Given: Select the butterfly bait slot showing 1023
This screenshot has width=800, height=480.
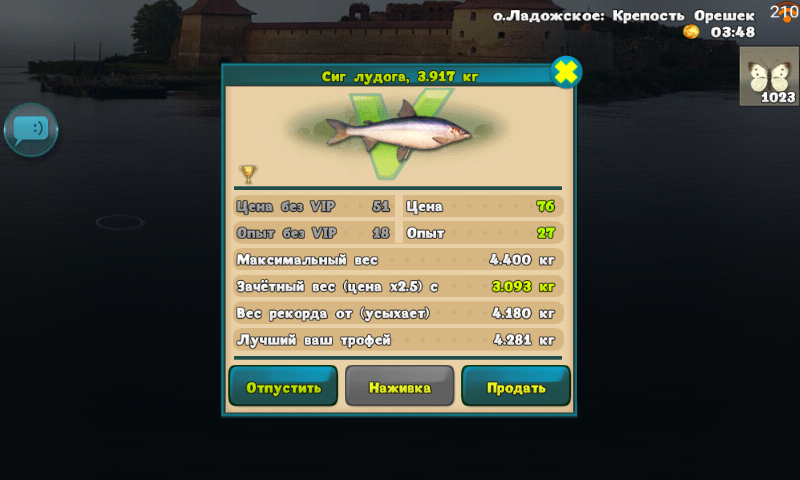Looking at the screenshot, I should point(768,76).
